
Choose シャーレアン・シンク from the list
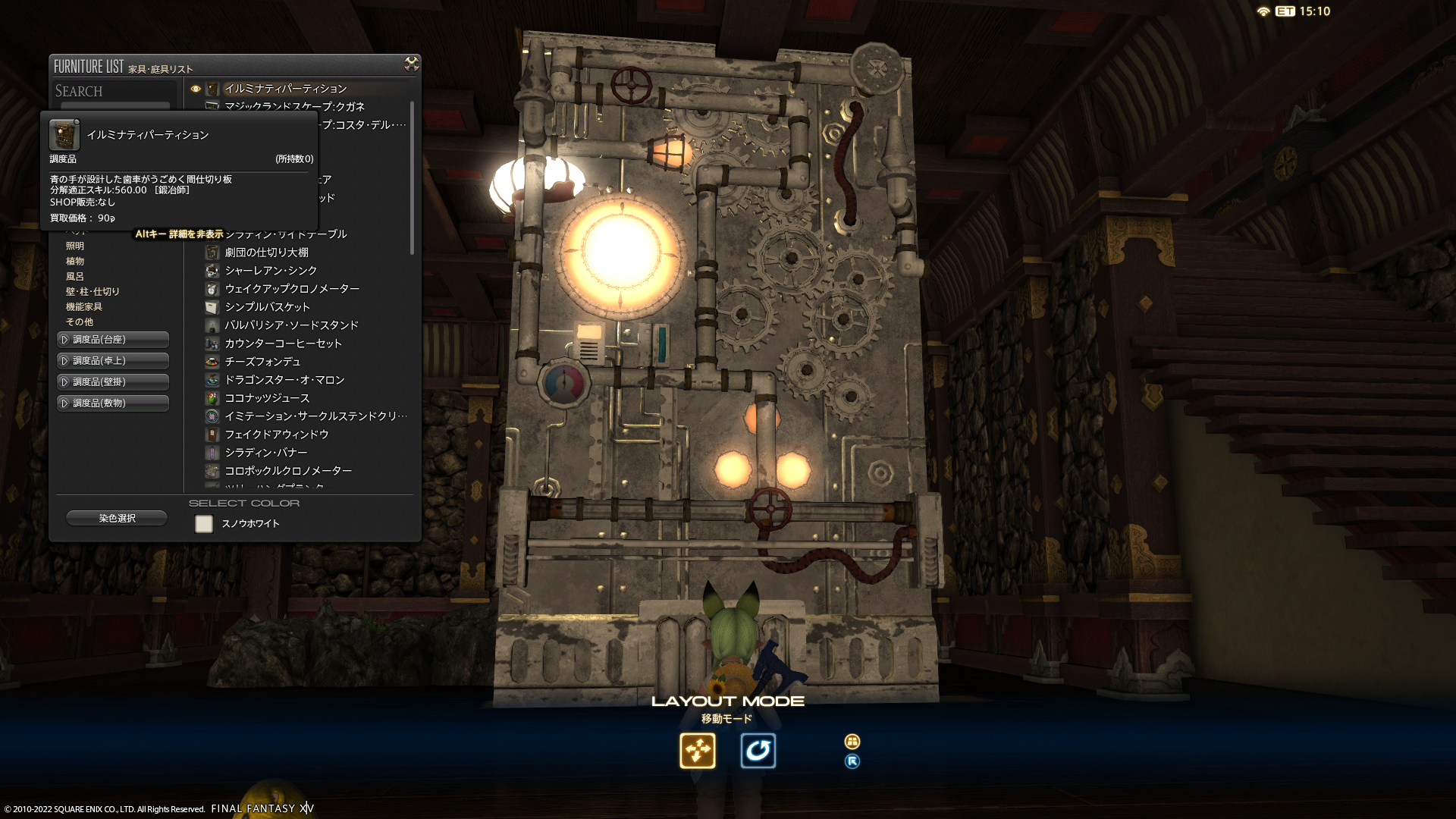[x=271, y=271]
